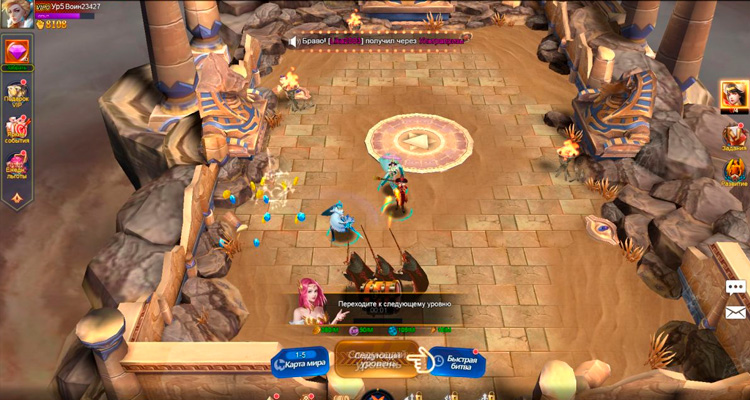Viewport: 750px width, 400px height.
Task: Open the chat speech bubble
Action: click(736, 287)
